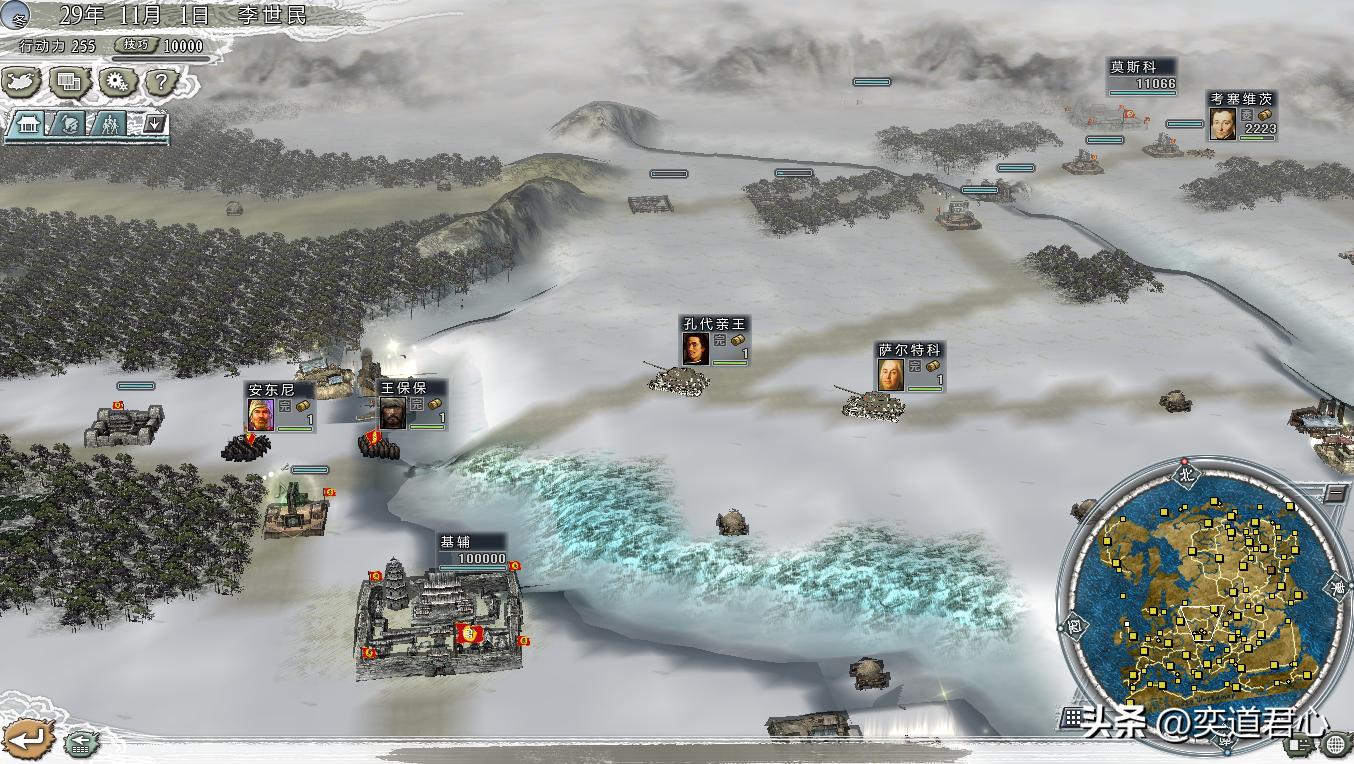Screen dimensions: 1354x764
Task: Open the help question mark icon
Action: [165, 82]
